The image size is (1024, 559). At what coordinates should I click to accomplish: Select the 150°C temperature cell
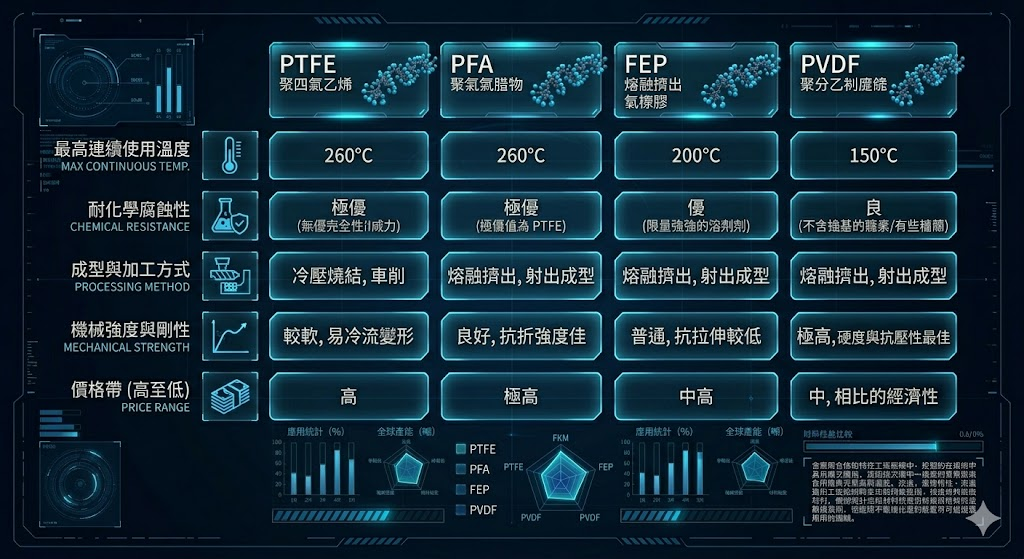pyautogui.click(x=873, y=155)
